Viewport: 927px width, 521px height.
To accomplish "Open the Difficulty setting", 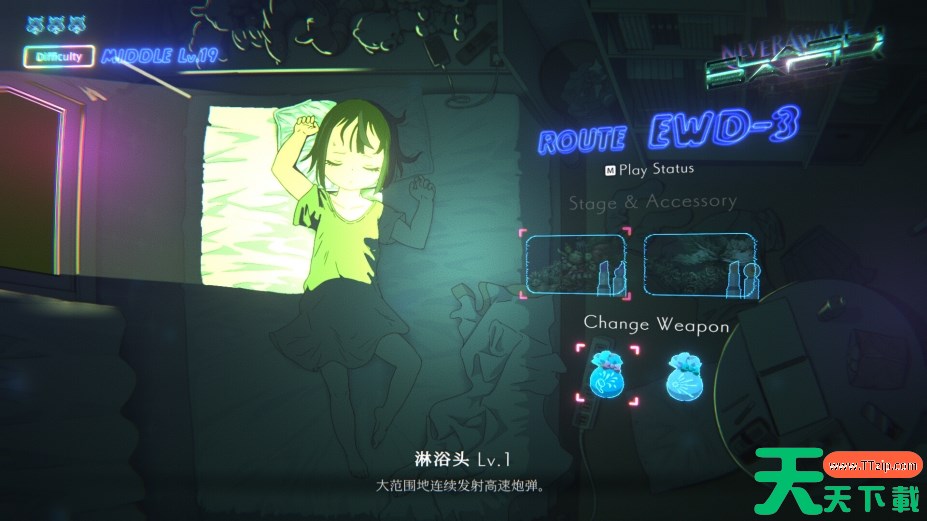I will tap(59, 57).
